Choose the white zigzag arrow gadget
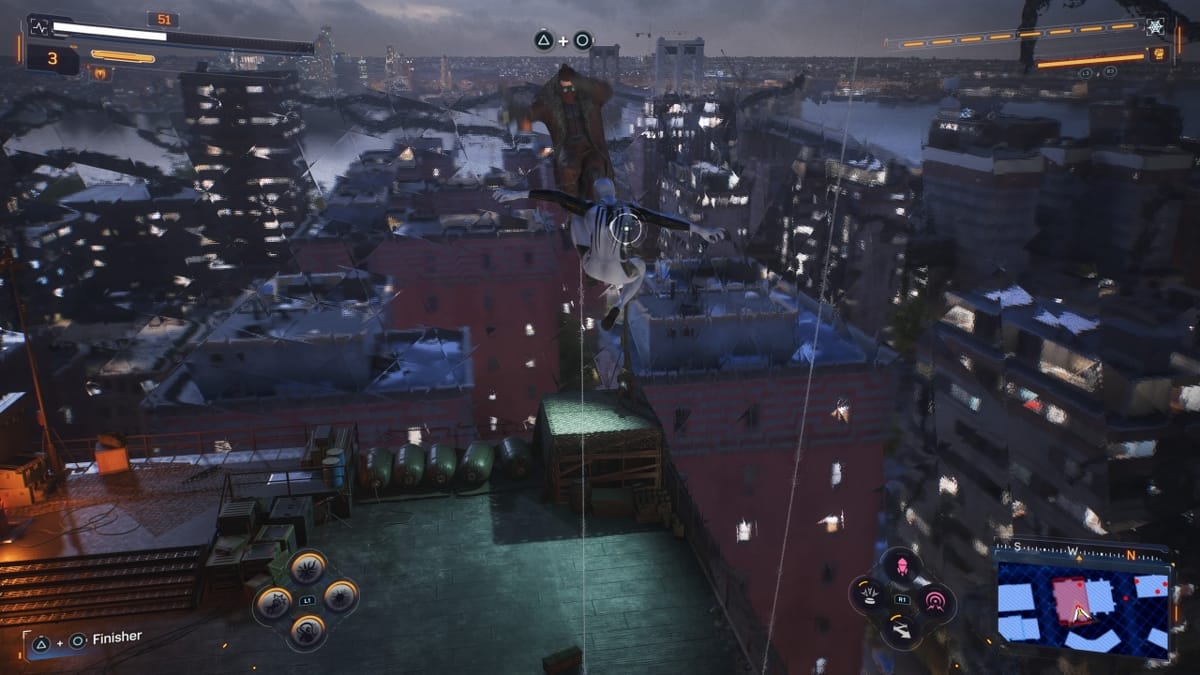The width and height of the screenshot is (1200, 675). pyautogui.click(x=901, y=630)
